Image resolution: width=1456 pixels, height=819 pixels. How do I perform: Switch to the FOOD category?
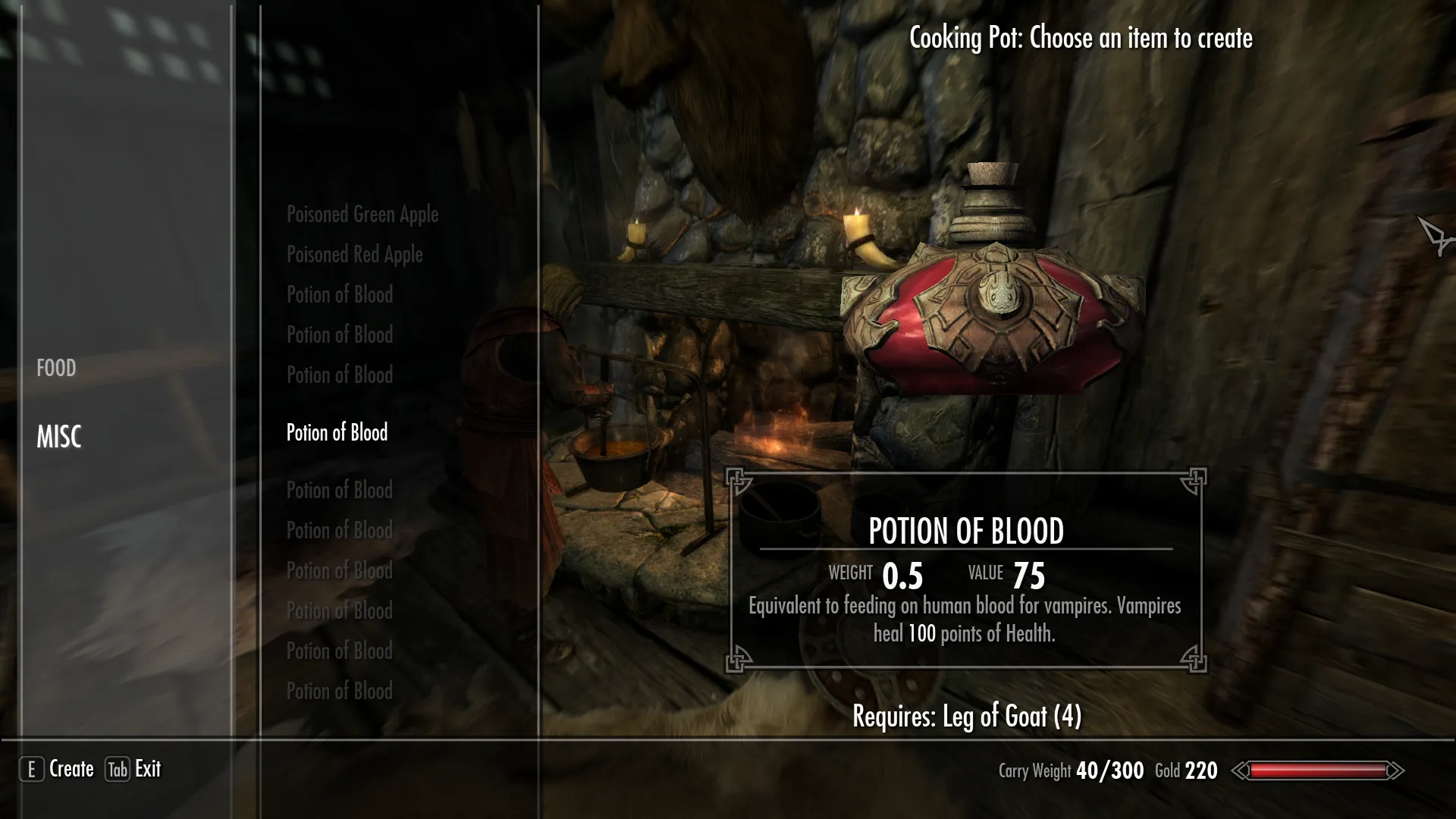[56, 369]
